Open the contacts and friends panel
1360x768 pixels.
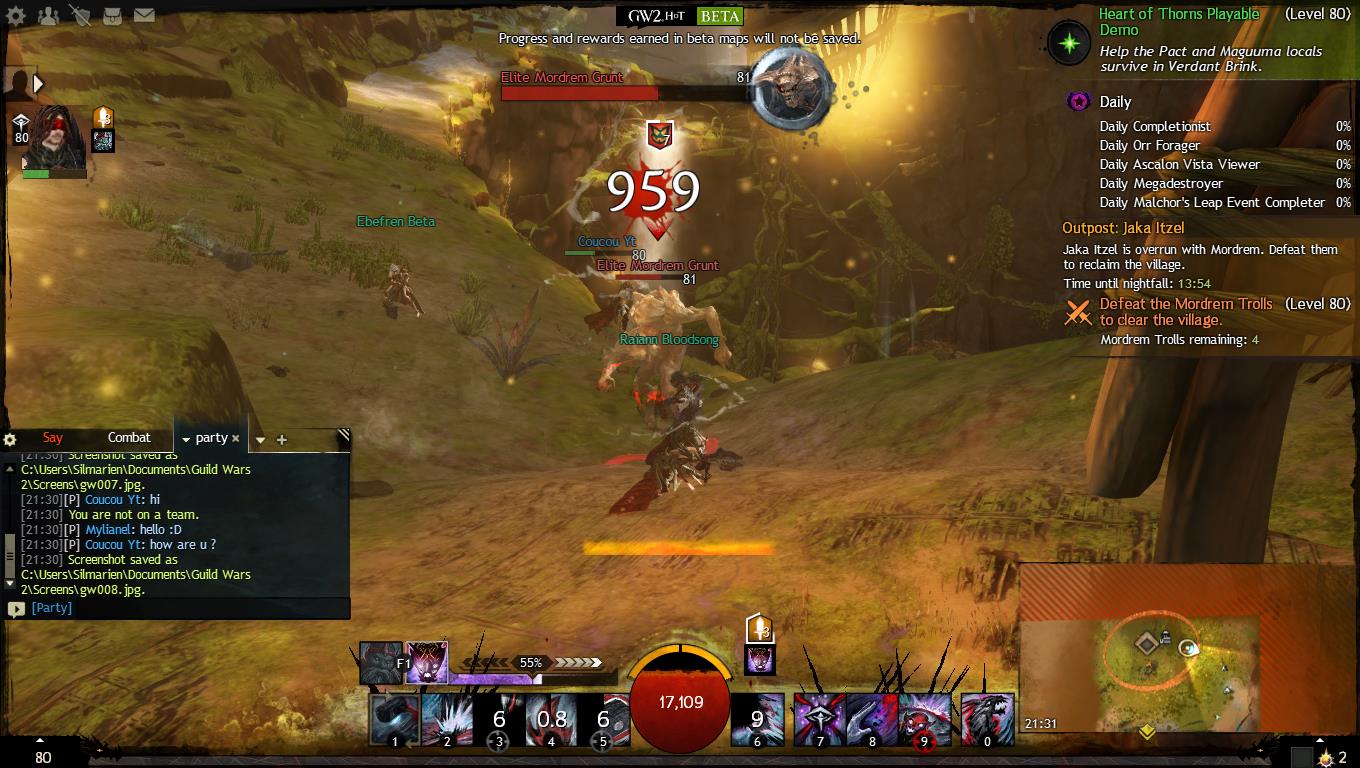tap(47, 15)
